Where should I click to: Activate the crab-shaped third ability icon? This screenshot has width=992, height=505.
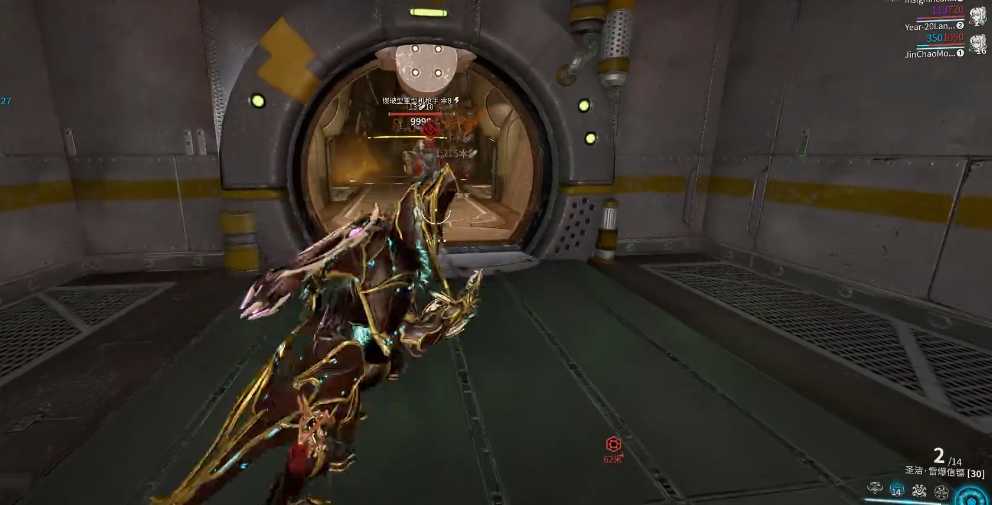(x=918, y=491)
